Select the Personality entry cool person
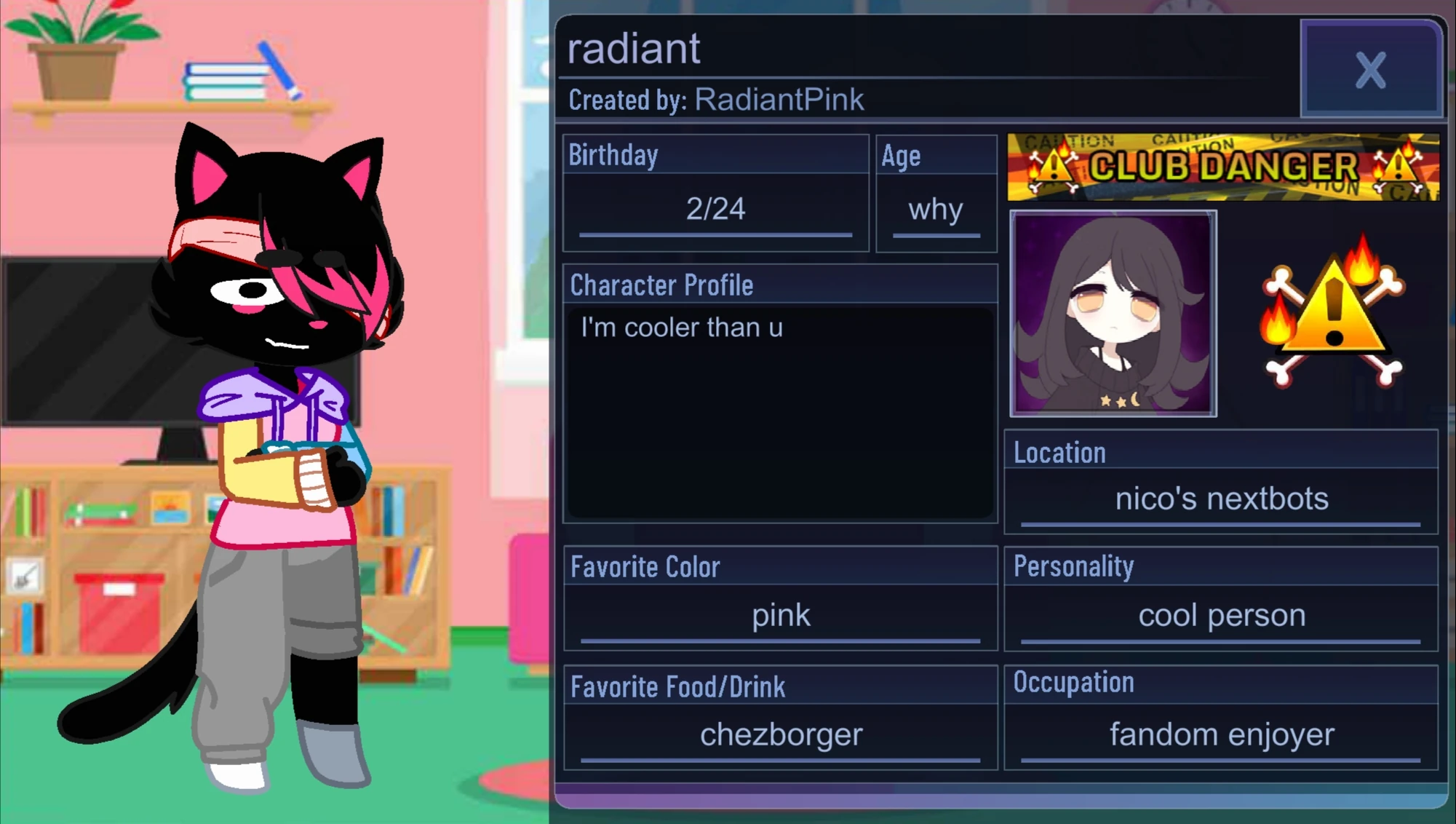The image size is (1456, 824). point(1221,615)
